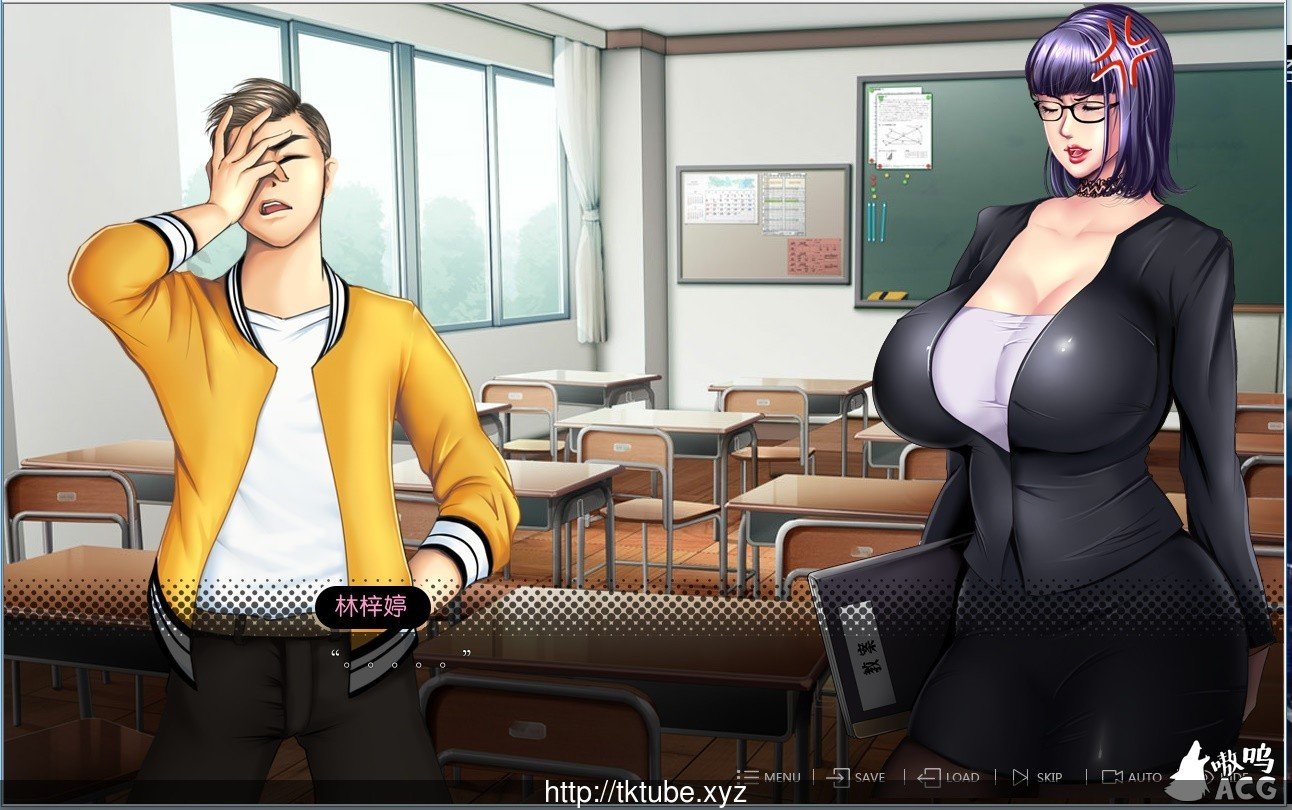1292x810 pixels.
Task: Open the LOAD game screen
Action: point(949,777)
